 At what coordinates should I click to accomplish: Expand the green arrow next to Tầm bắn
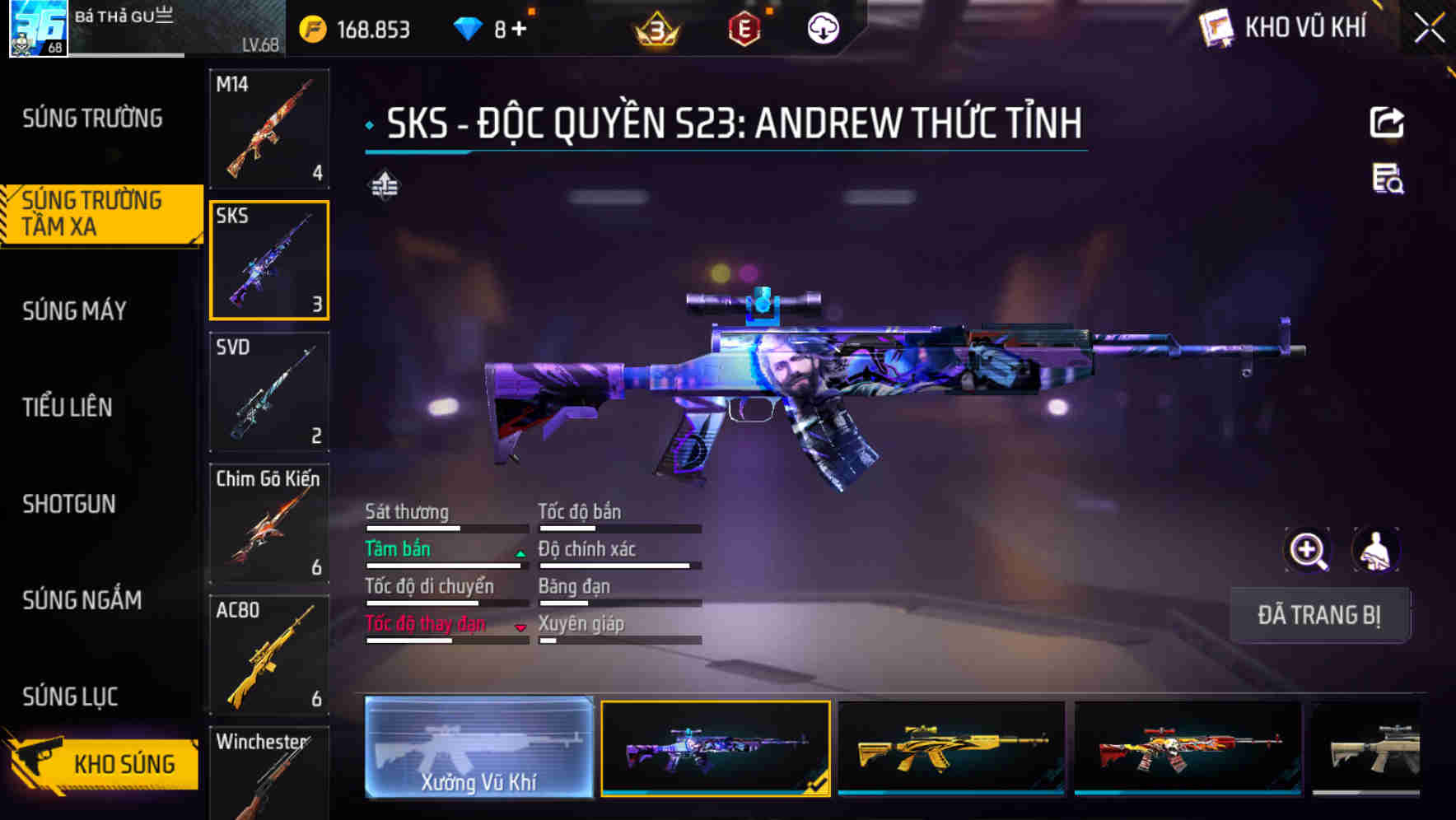coord(519,552)
